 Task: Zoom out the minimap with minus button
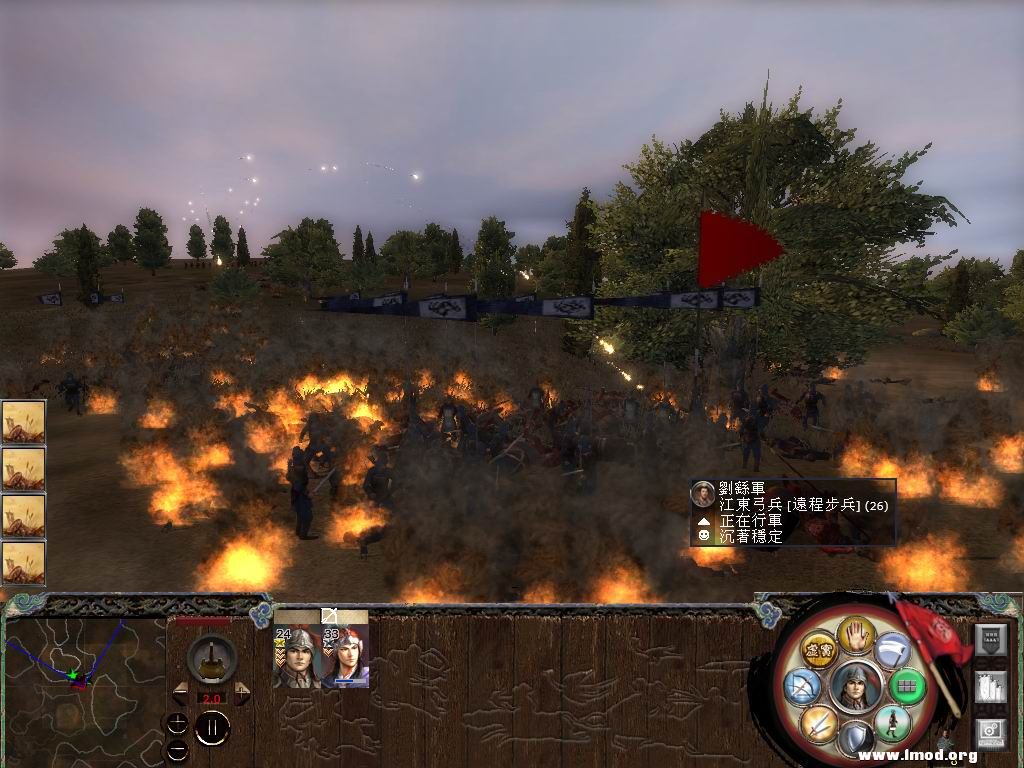pos(177,749)
